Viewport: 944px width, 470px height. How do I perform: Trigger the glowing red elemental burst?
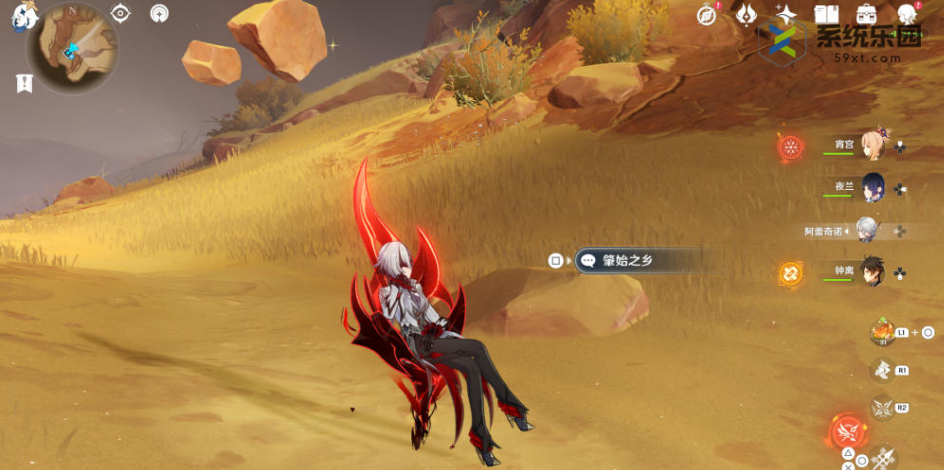[847, 433]
